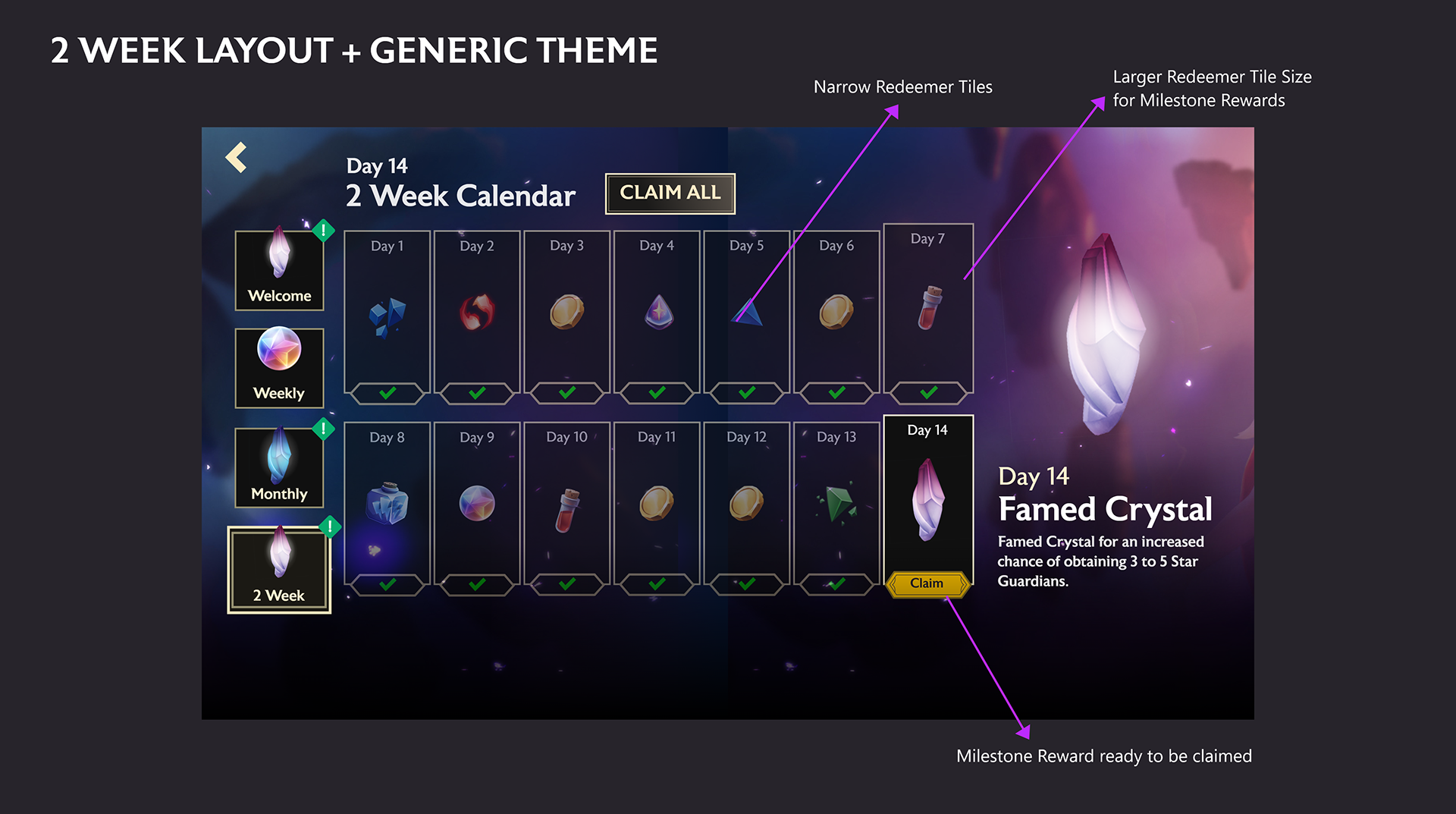Switch to the Weekly rewards calendar
Screen dimensions: 1456x814
click(279, 368)
